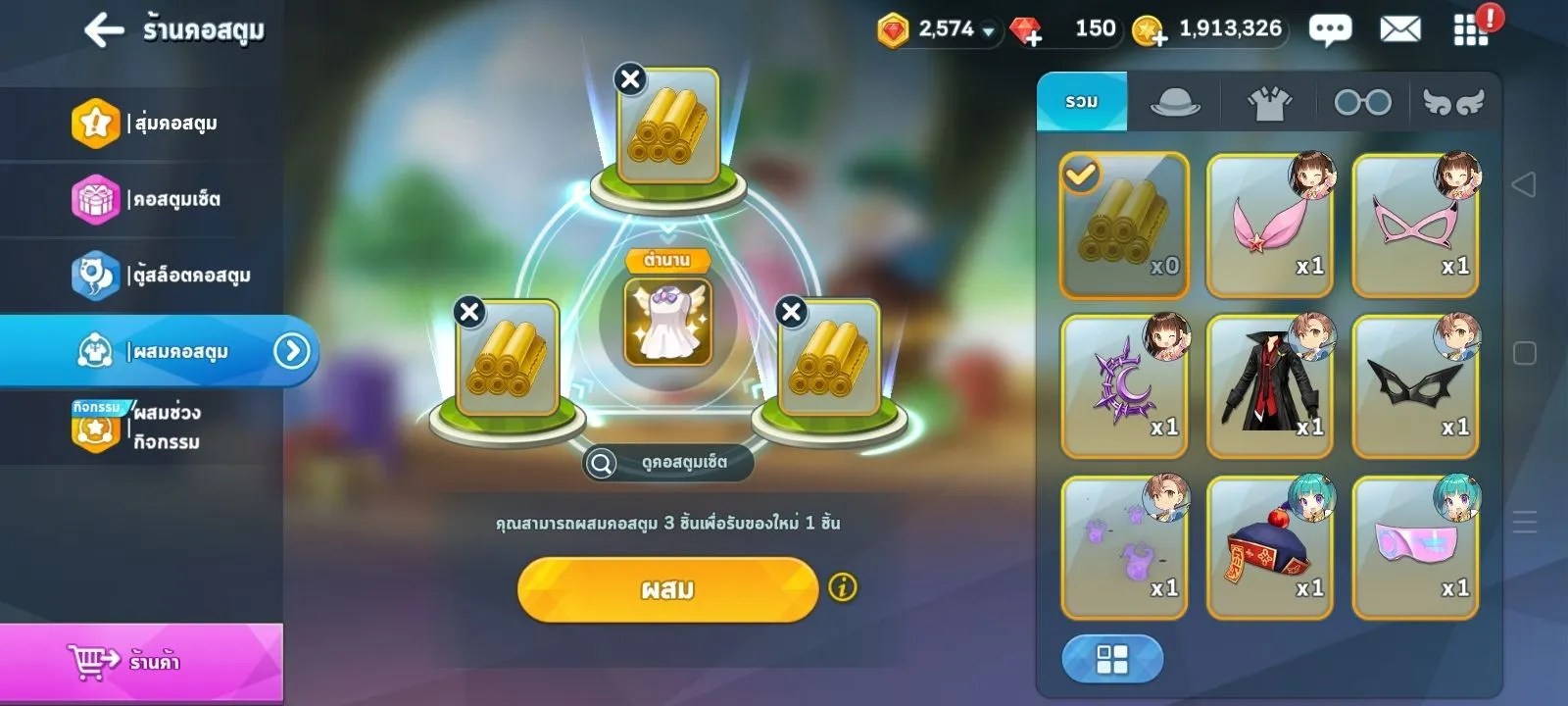View costume set with ดูคอสตูมเซ็ต button

[x=669, y=462]
